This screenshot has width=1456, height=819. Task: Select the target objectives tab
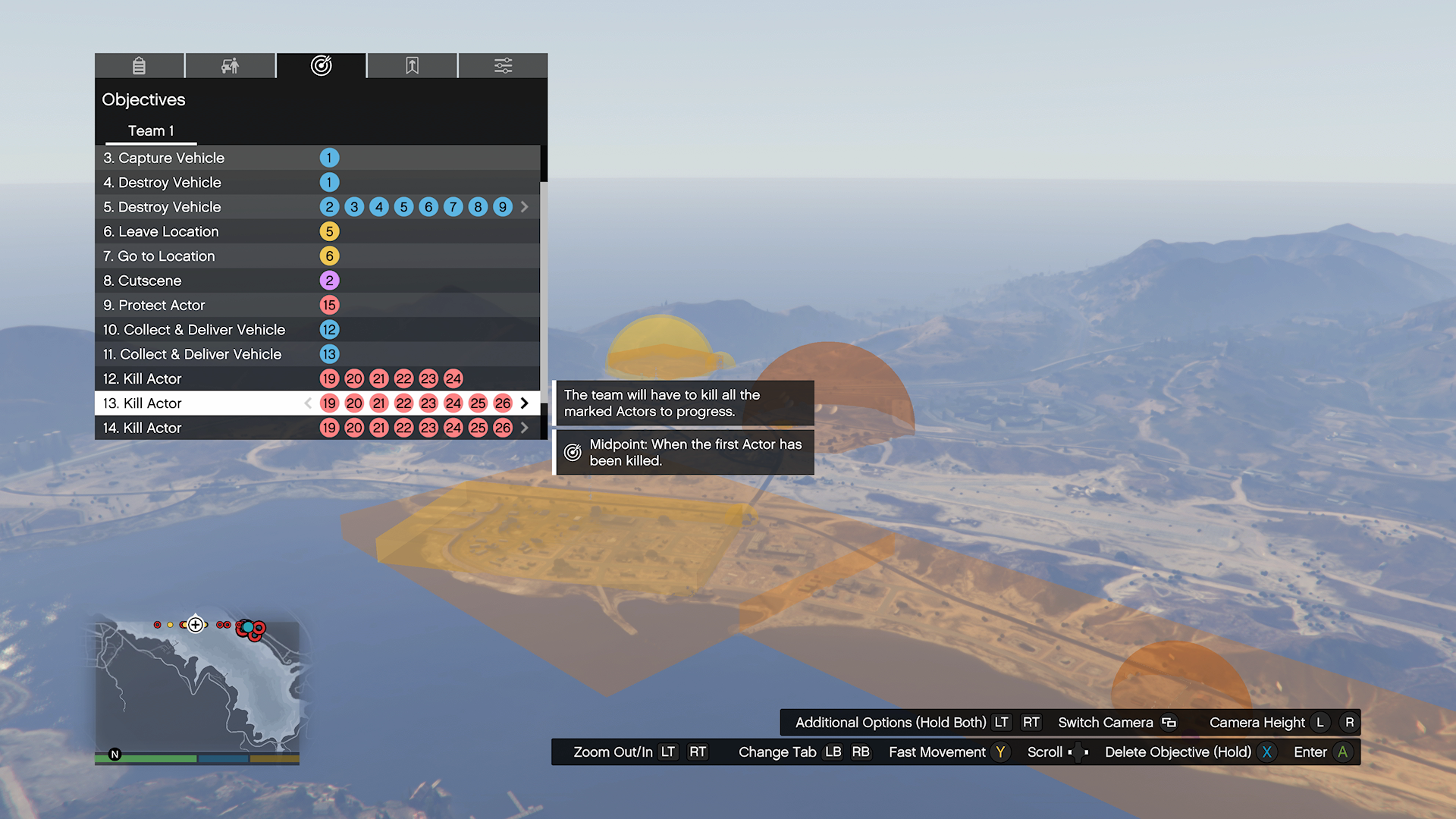[x=321, y=66]
